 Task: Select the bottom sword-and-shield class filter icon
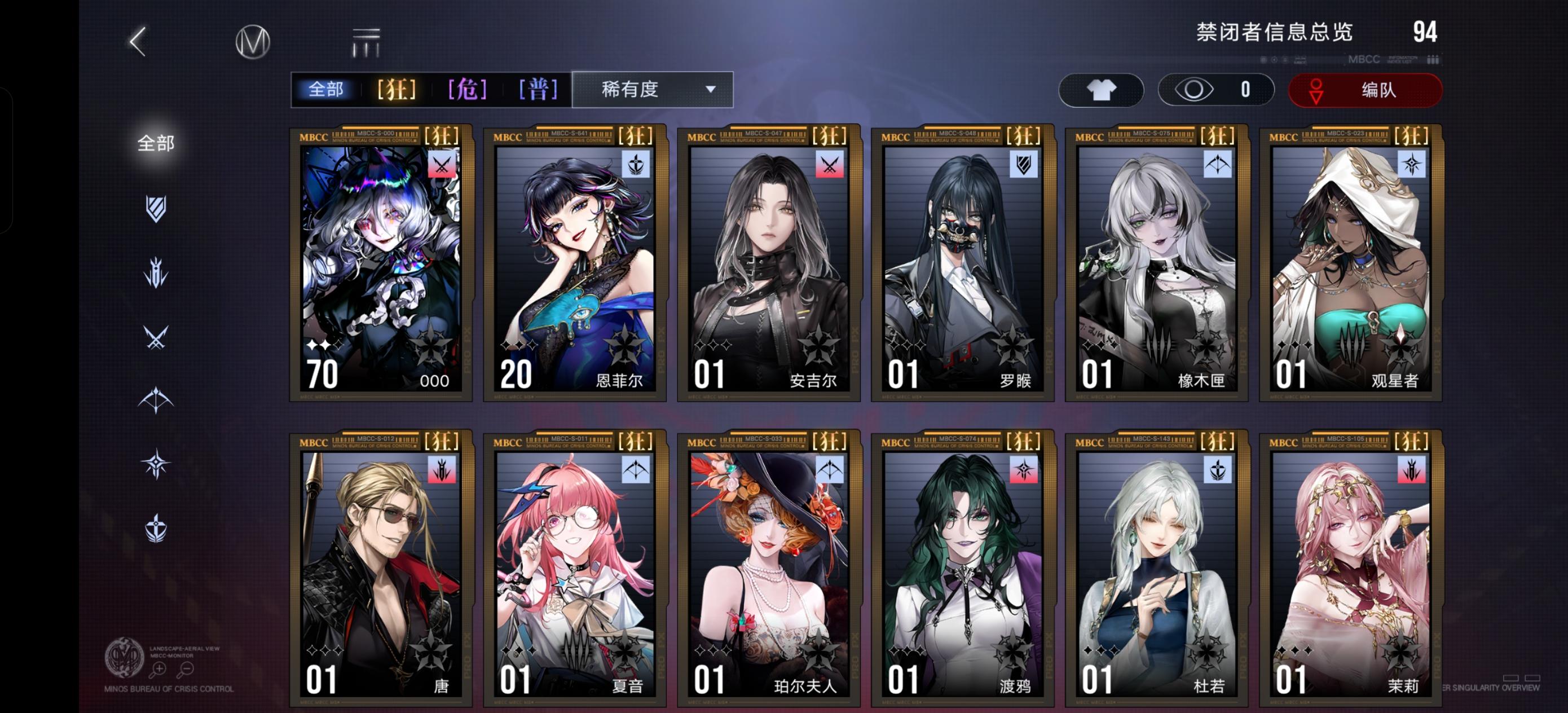coord(156,526)
